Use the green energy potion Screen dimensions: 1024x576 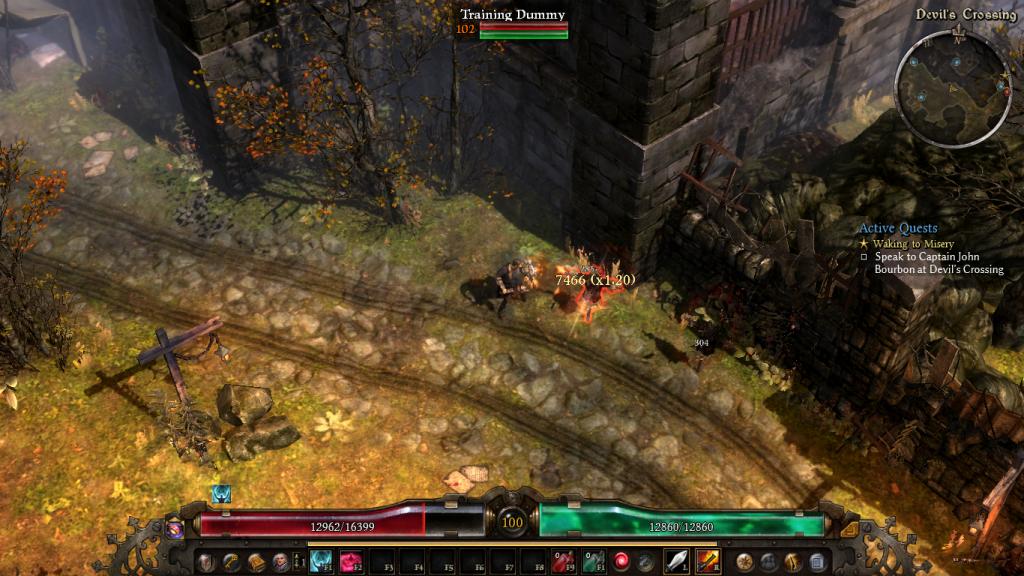click(594, 561)
